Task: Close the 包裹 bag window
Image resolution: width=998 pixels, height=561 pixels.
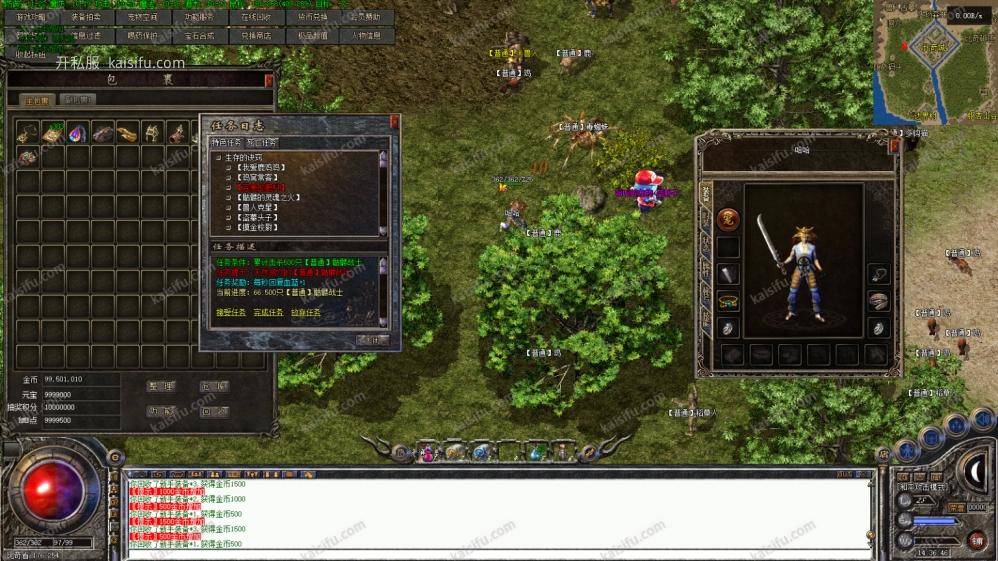Action: tap(268, 79)
